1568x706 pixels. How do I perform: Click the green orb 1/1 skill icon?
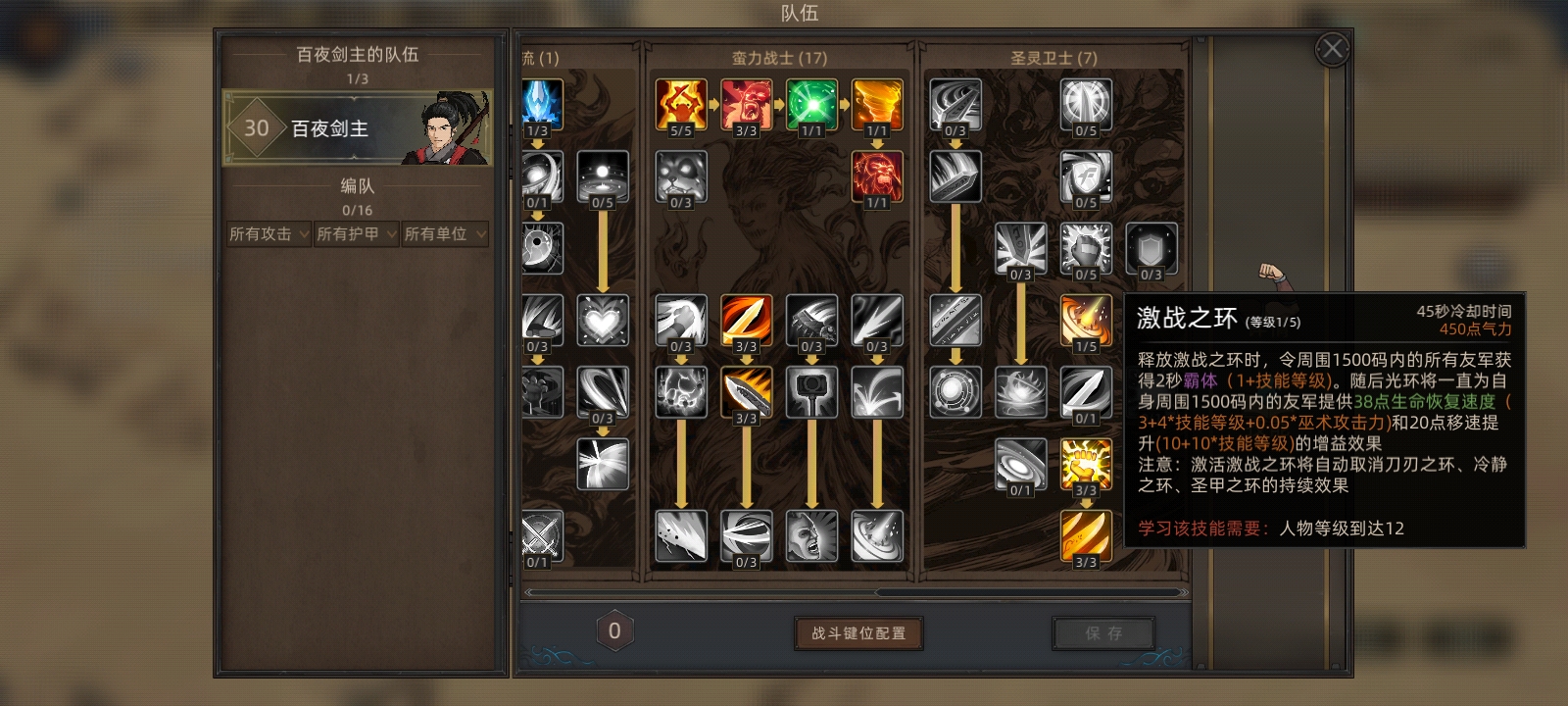(811, 102)
